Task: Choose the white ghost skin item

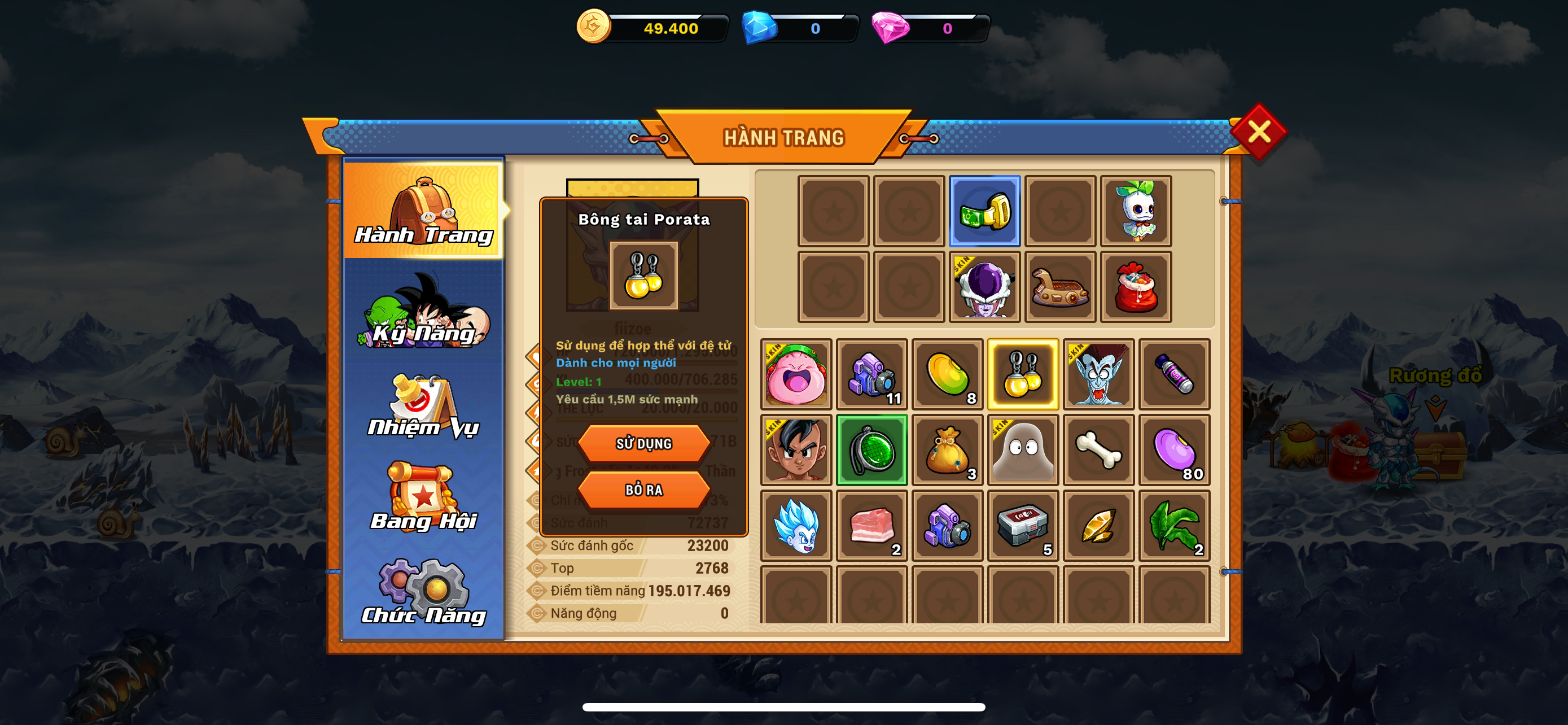Action: (1023, 450)
